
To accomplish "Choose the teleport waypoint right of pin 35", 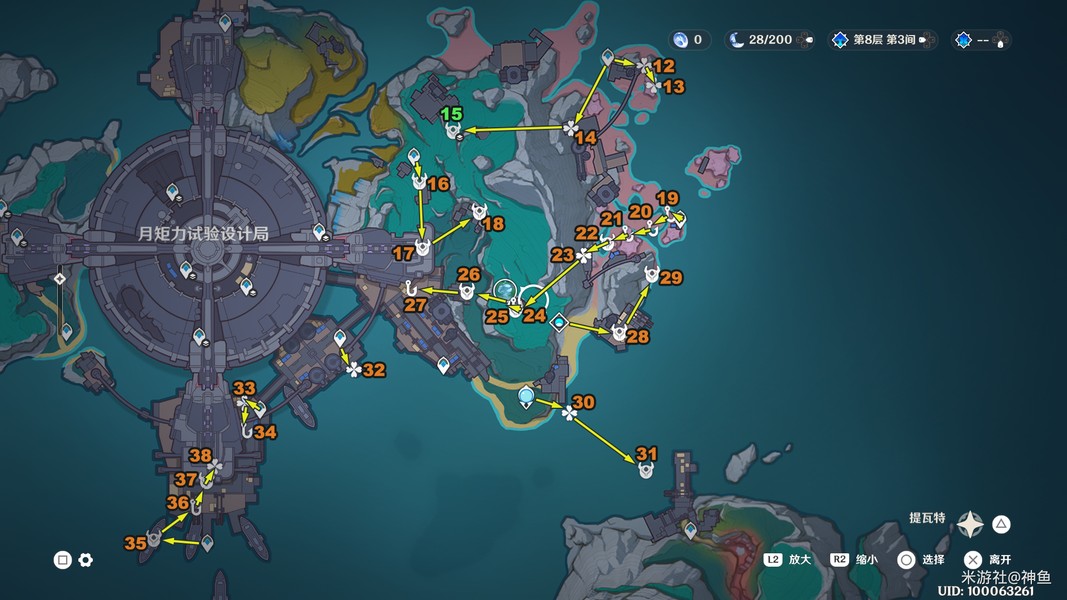I will 207,543.
